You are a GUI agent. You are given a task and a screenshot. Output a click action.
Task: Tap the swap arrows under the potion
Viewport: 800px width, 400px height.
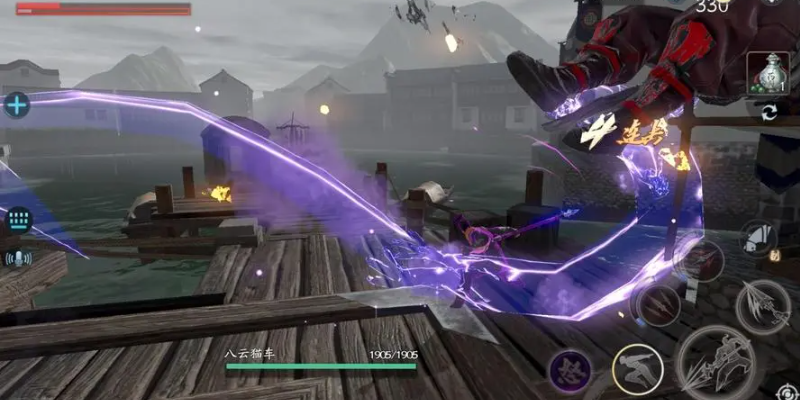pyautogui.click(x=768, y=112)
